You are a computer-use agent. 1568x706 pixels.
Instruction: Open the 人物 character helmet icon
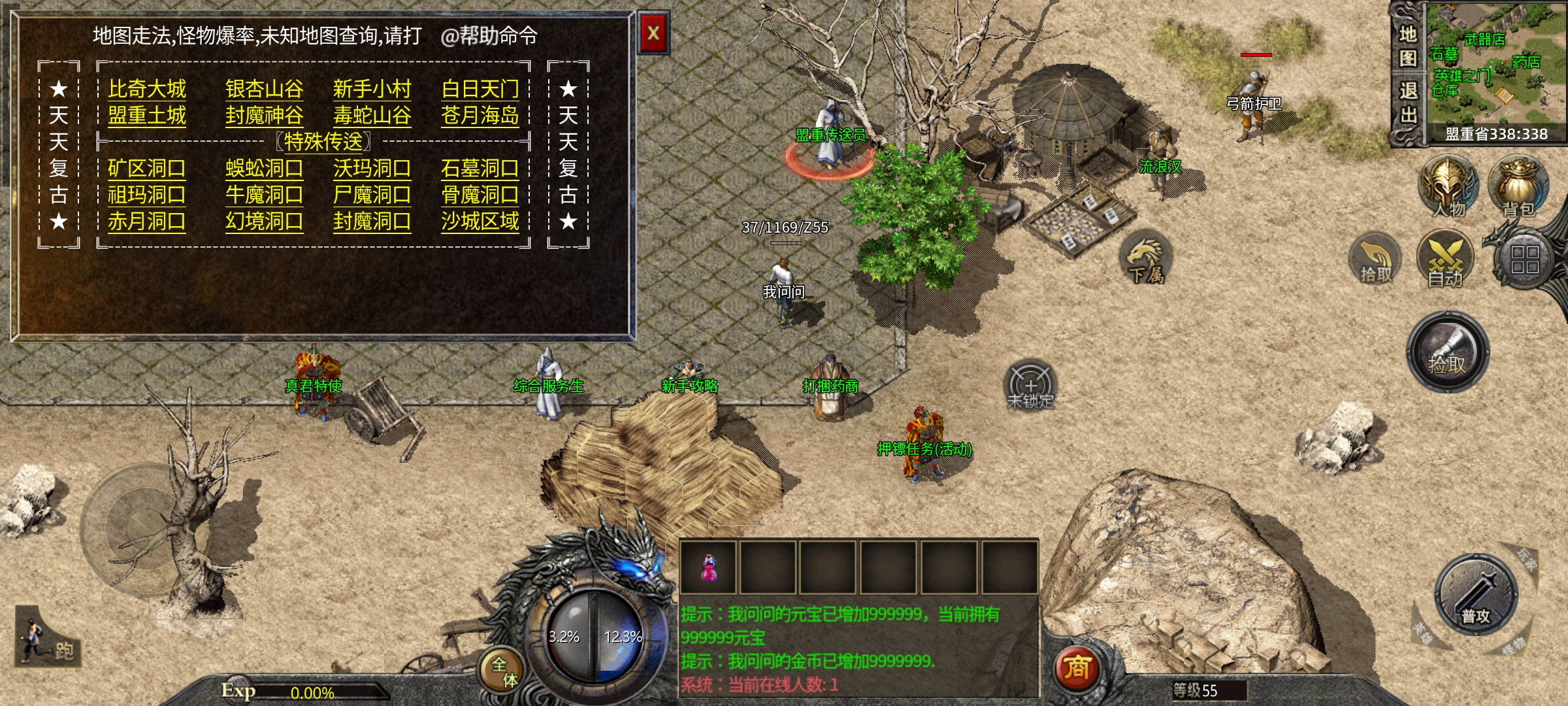tap(1448, 188)
